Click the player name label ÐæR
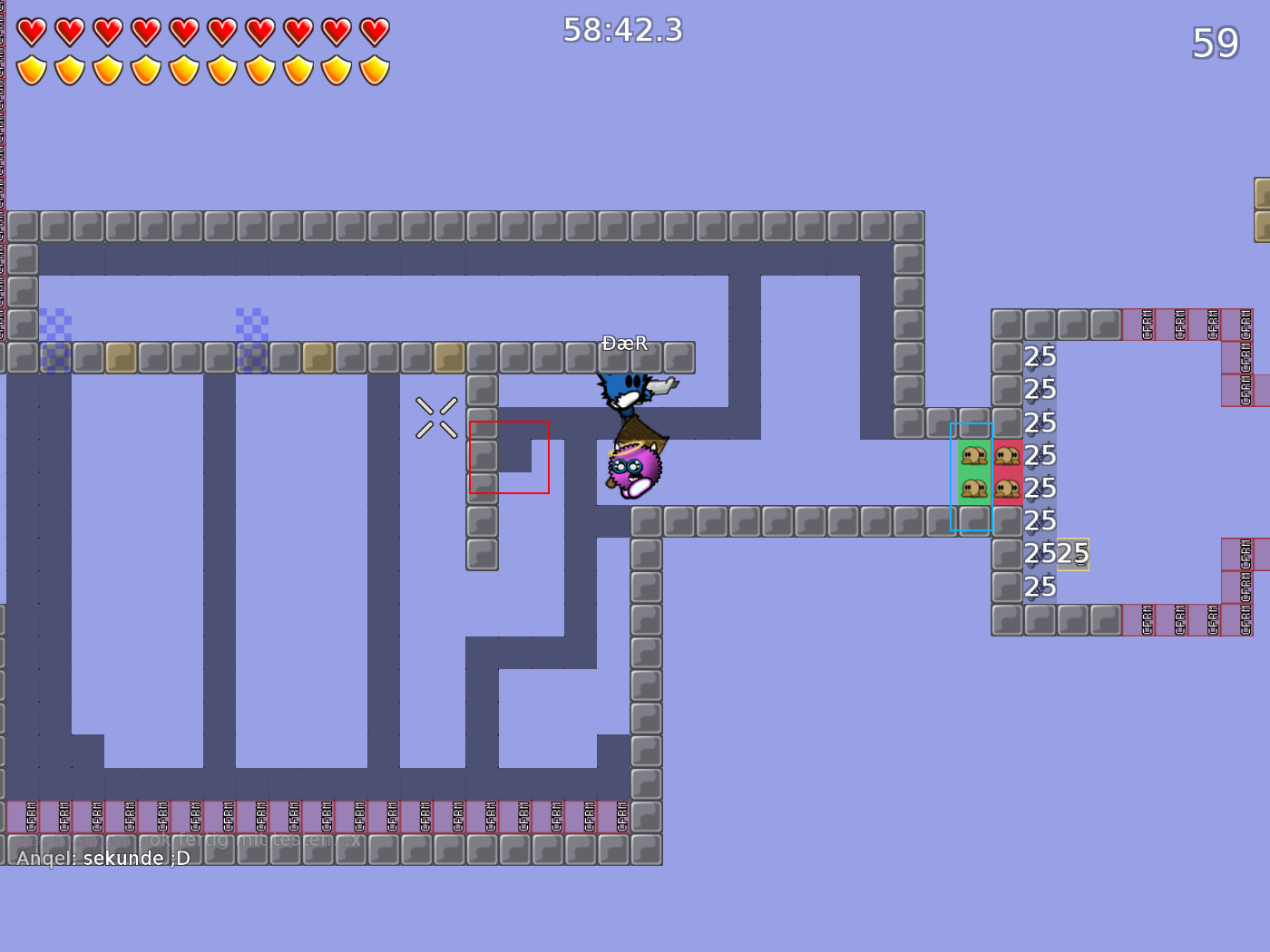 pyautogui.click(x=623, y=344)
